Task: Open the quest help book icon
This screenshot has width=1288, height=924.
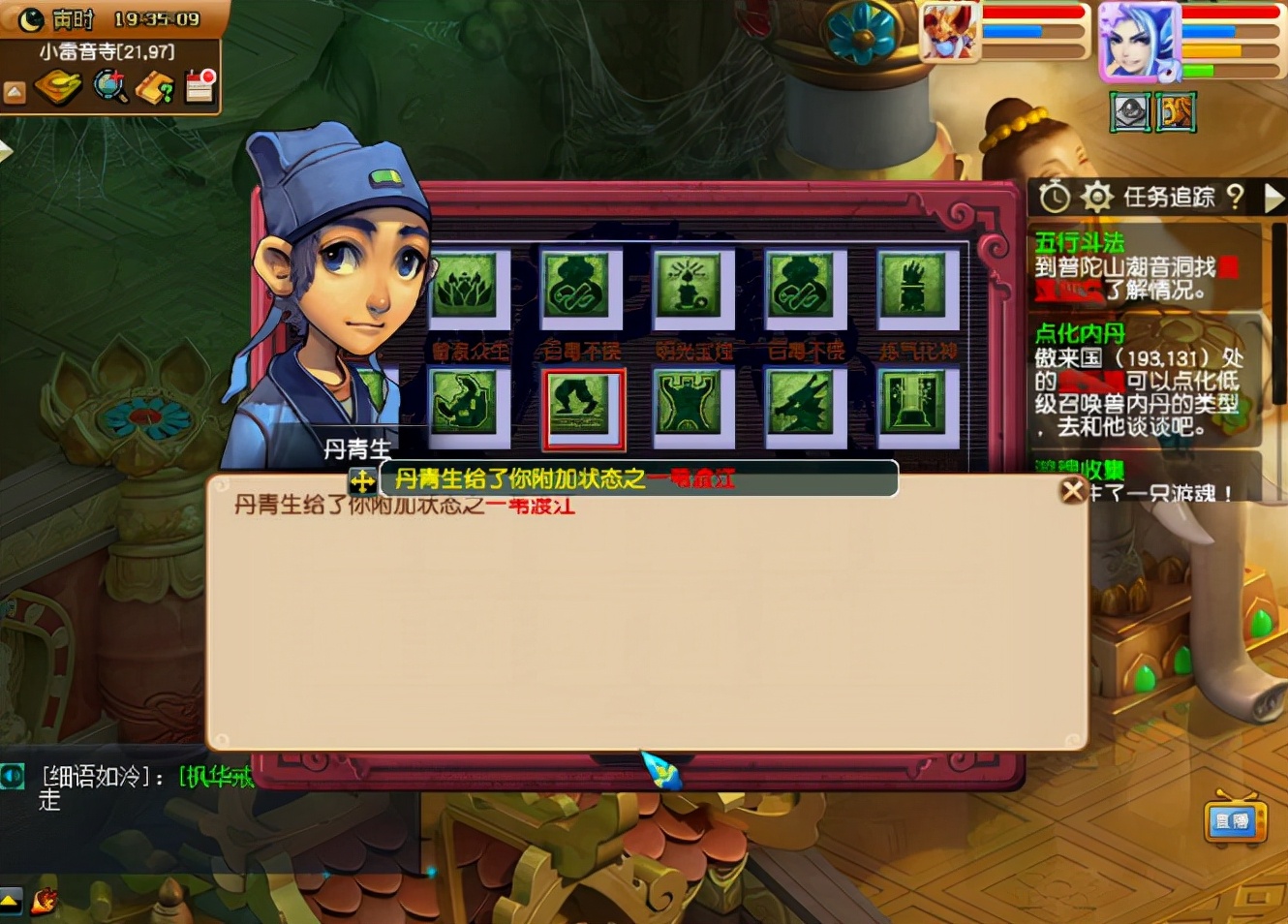Action: pyautogui.click(x=155, y=88)
